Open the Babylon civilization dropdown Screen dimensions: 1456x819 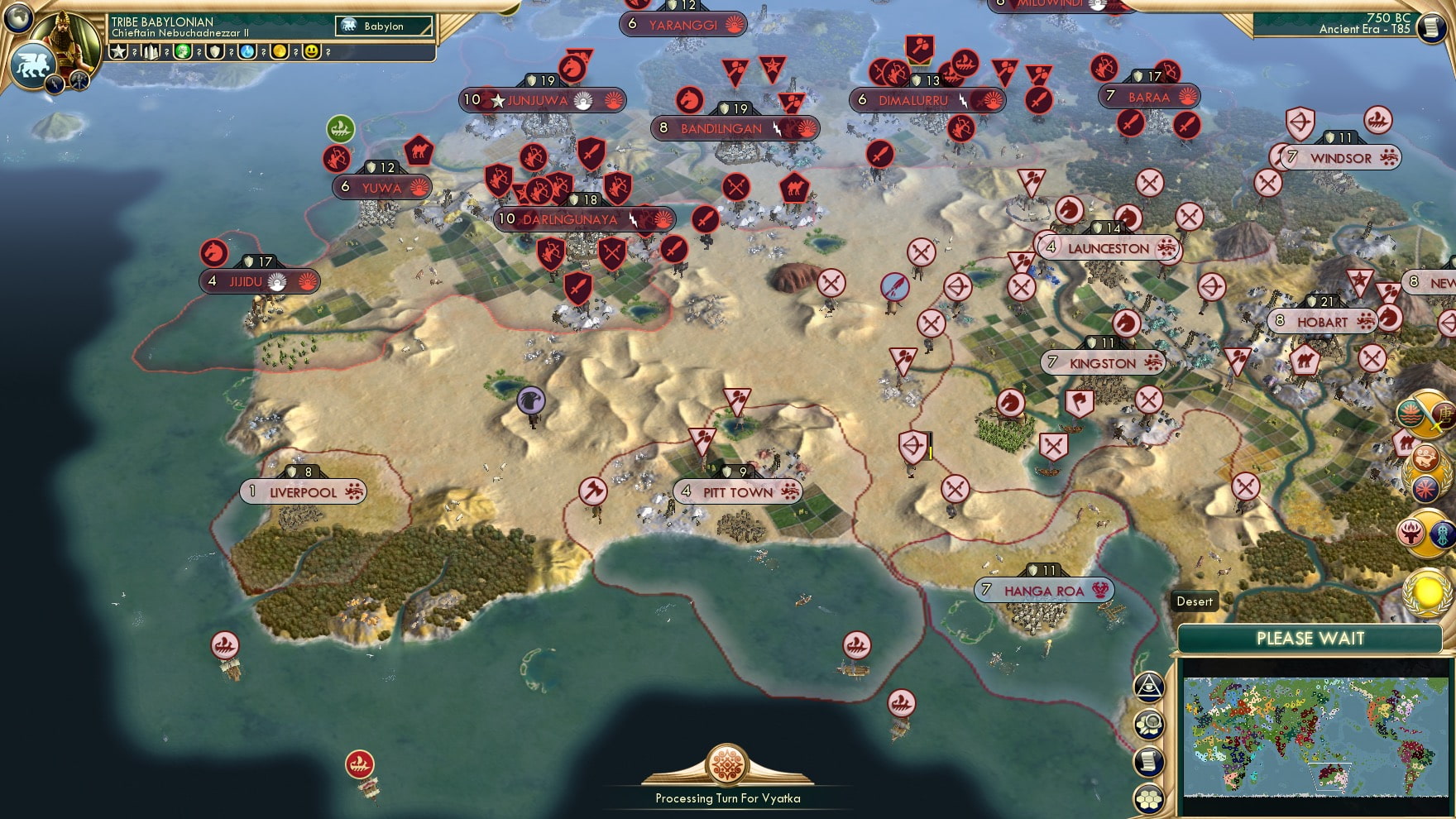382,26
